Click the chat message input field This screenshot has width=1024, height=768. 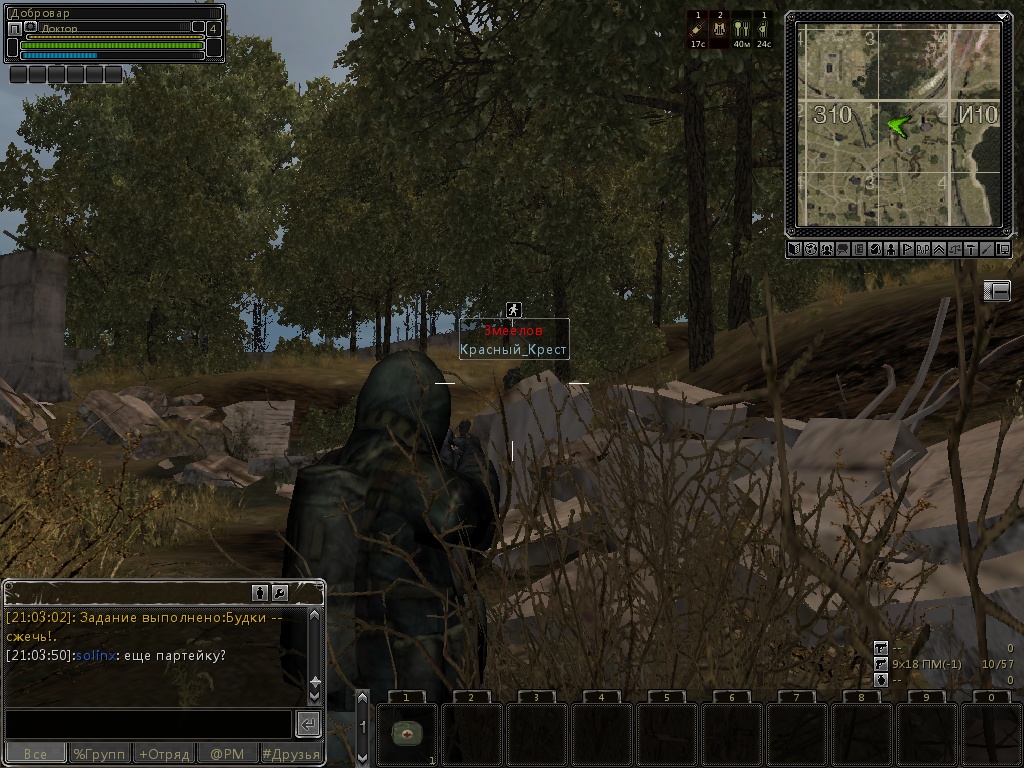click(148, 724)
